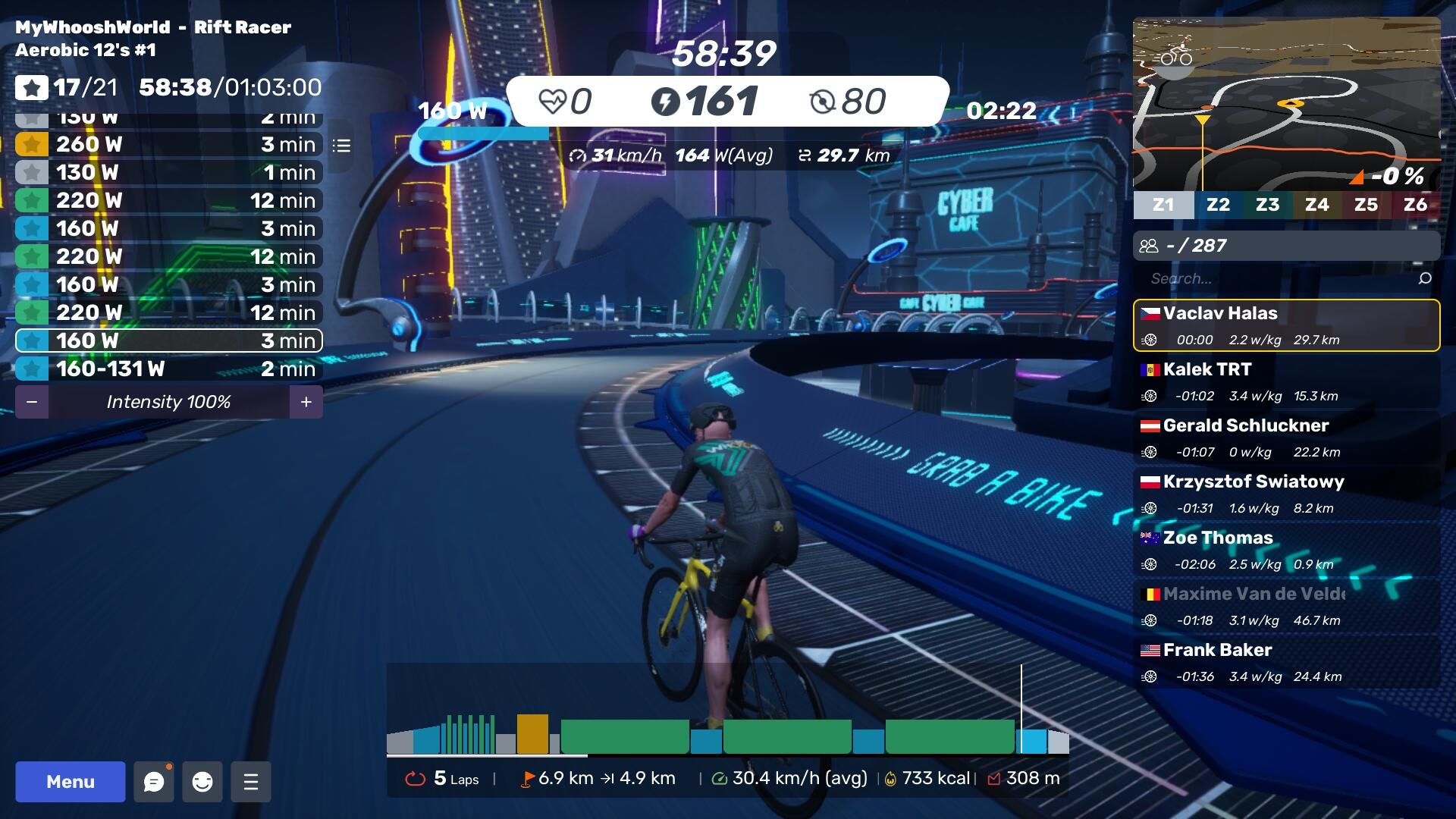Select the Z6 zone tab
The height and width of the screenshot is (819, 1456).
[x=1415, y=205]
